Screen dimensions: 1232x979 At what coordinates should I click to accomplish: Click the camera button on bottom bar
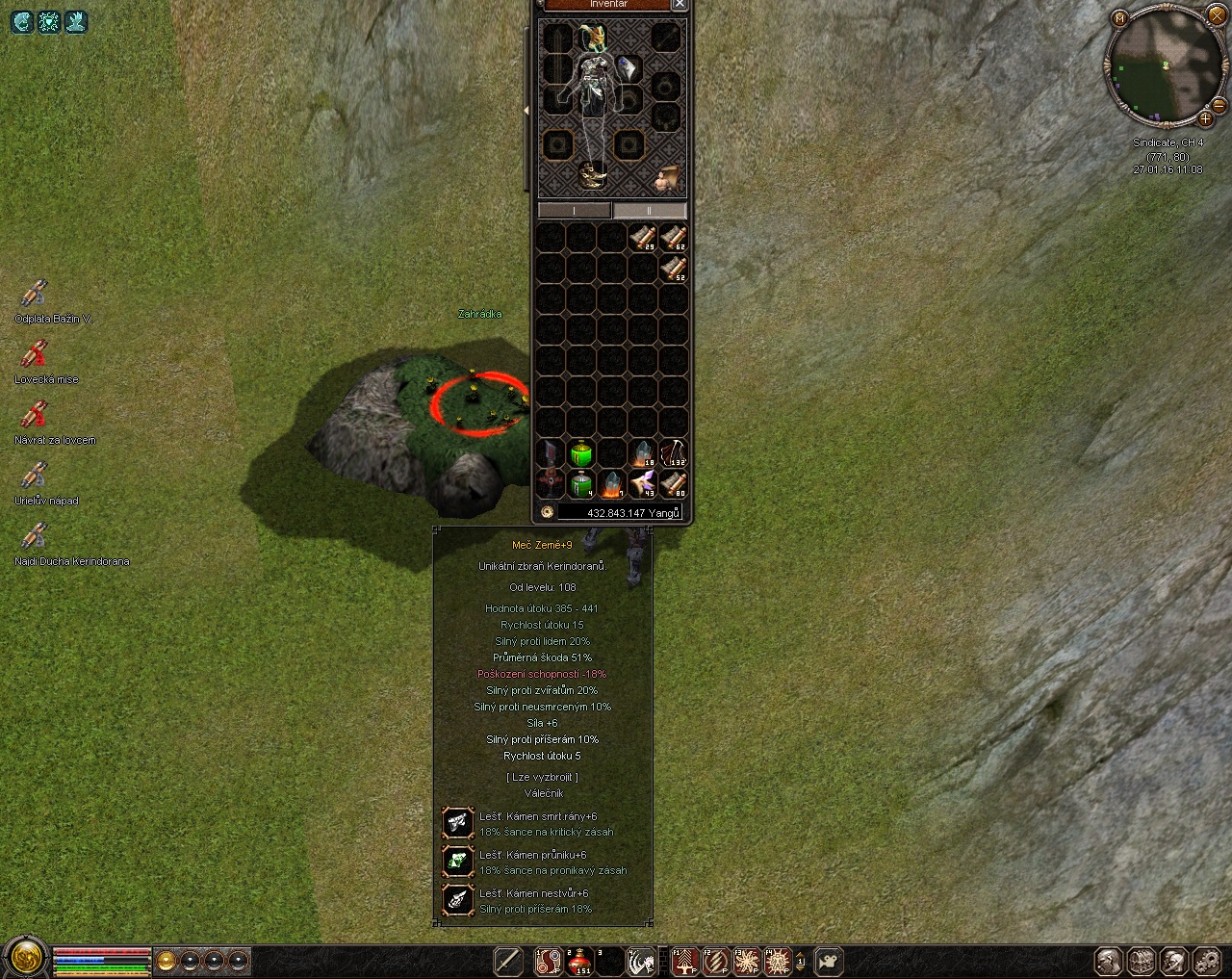[829, 961]
